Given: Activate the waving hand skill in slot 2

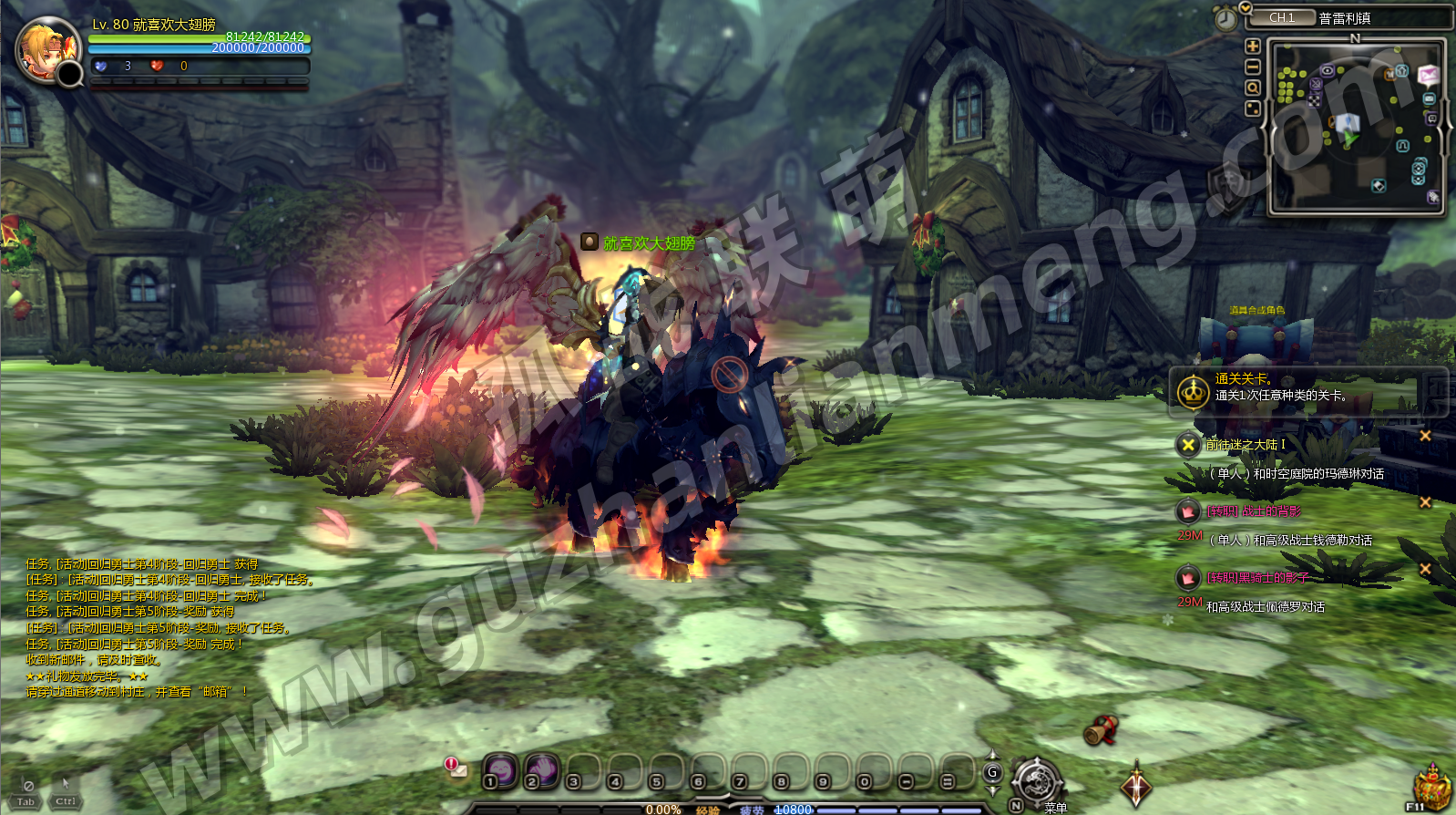Looking at the screenshot, I should click(x=541, y=771).
